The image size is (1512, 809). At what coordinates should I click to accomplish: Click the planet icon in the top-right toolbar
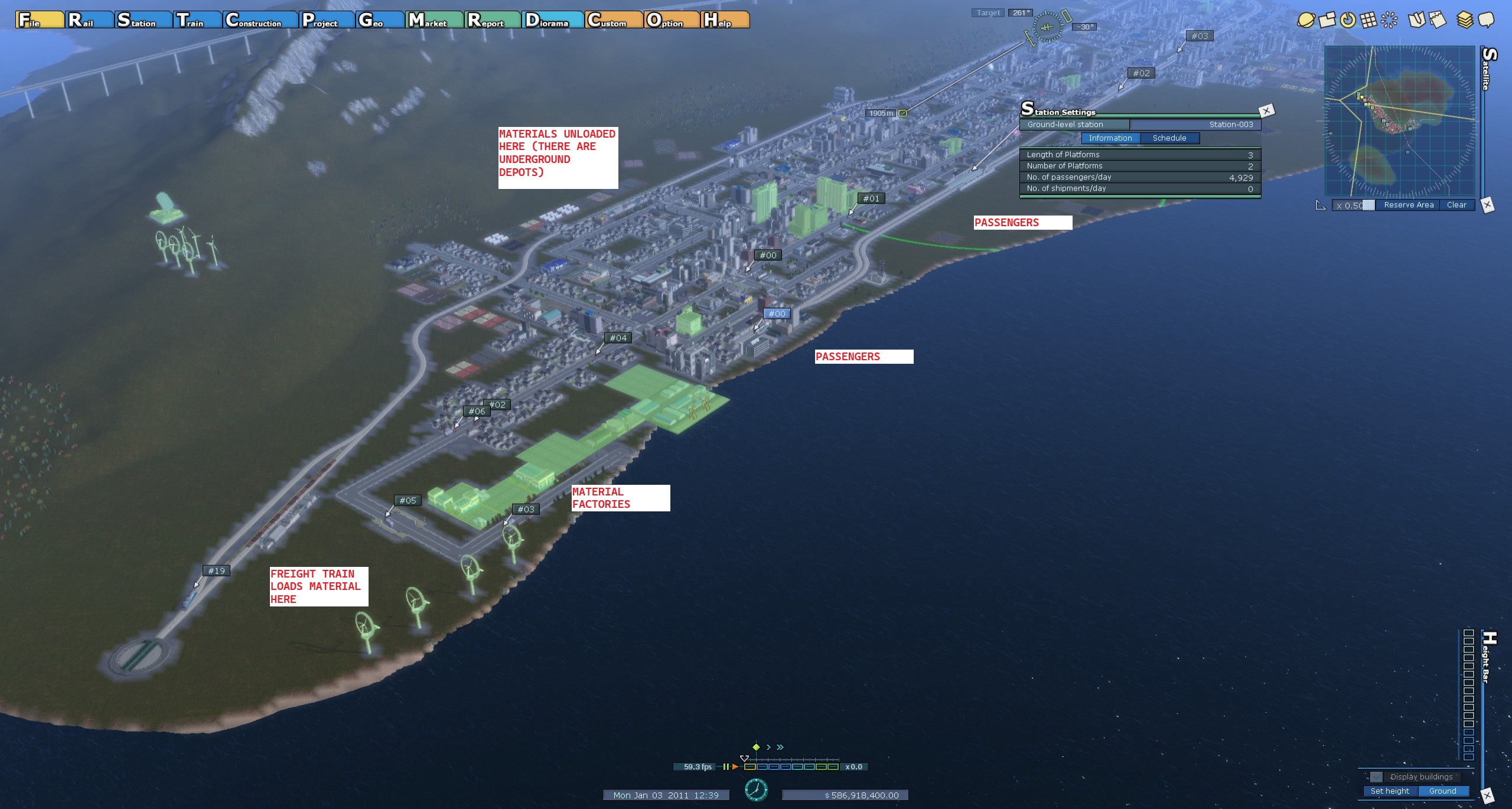(1305, 20)
